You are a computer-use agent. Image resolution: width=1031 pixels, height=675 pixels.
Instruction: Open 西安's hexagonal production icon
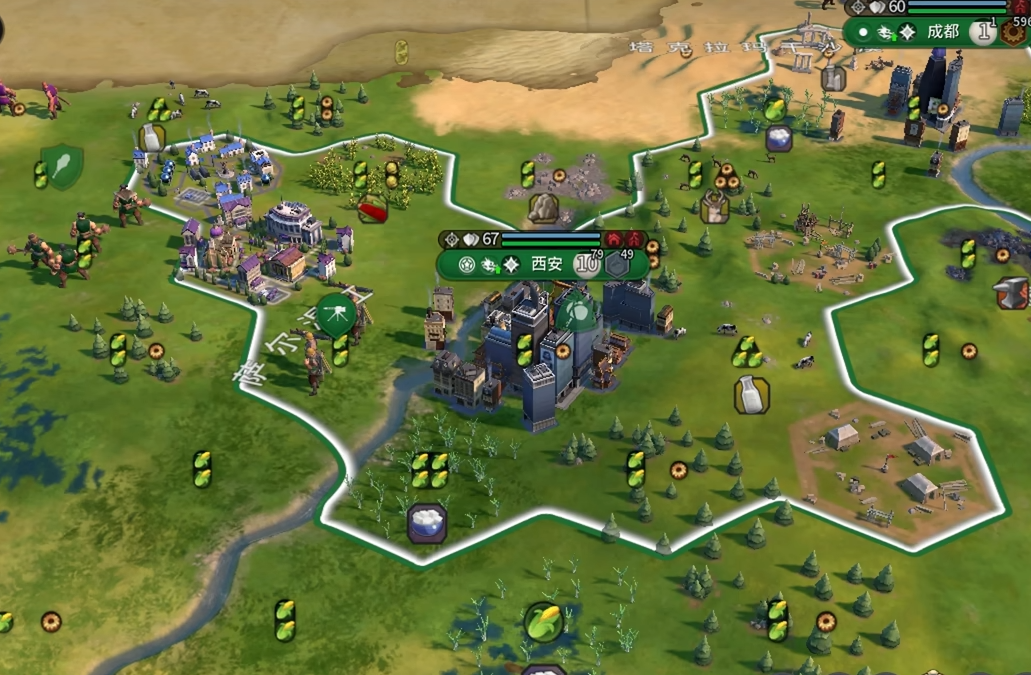click(617, 265)
